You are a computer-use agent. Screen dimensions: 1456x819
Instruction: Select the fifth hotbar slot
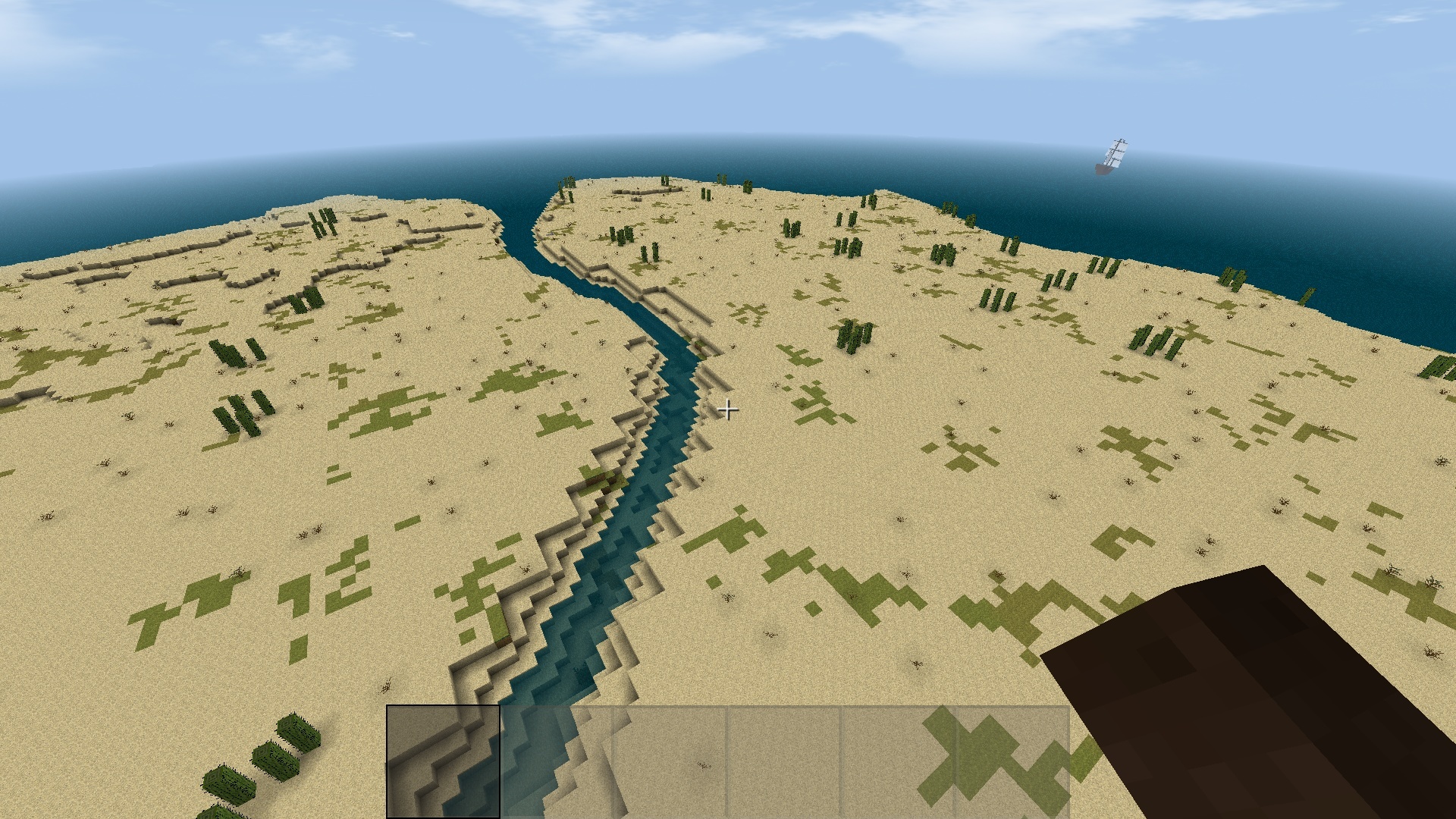point(899,762)
